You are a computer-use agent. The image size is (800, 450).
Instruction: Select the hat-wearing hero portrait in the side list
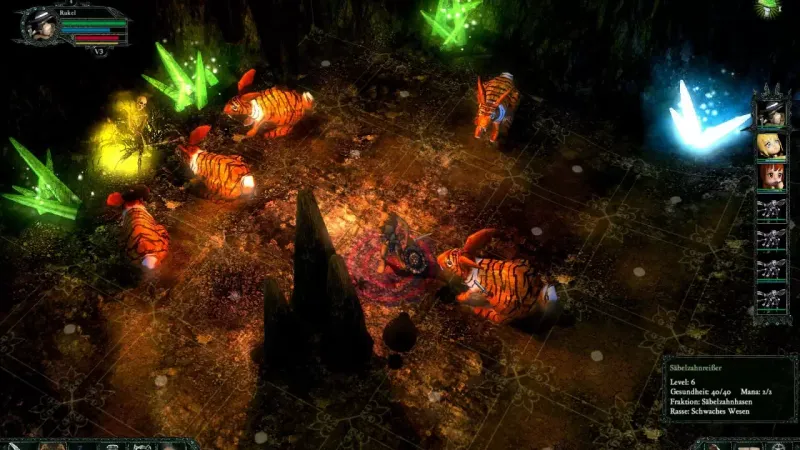click(770, 114)
